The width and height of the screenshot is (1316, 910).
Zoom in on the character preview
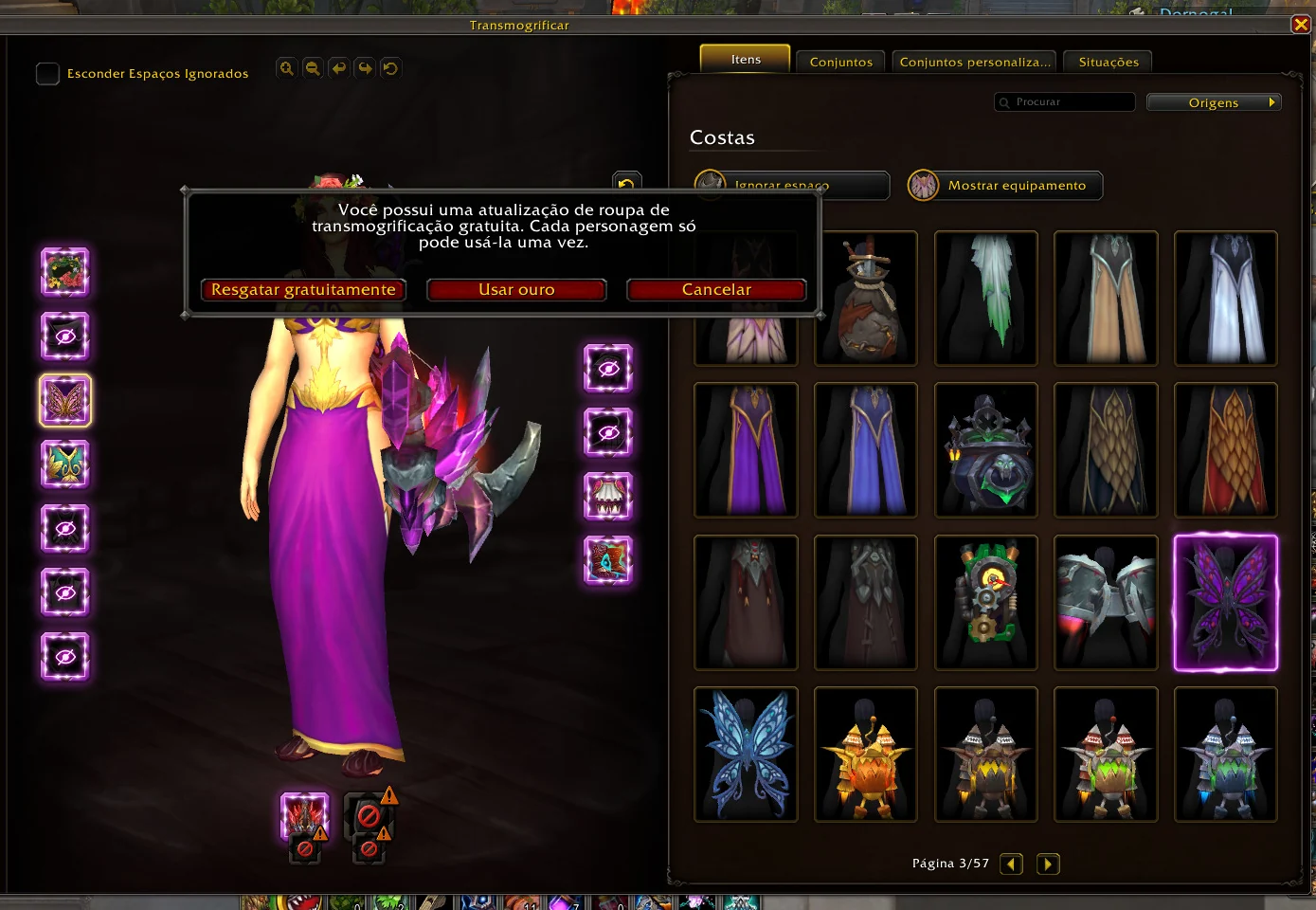[x=287, y=67]
